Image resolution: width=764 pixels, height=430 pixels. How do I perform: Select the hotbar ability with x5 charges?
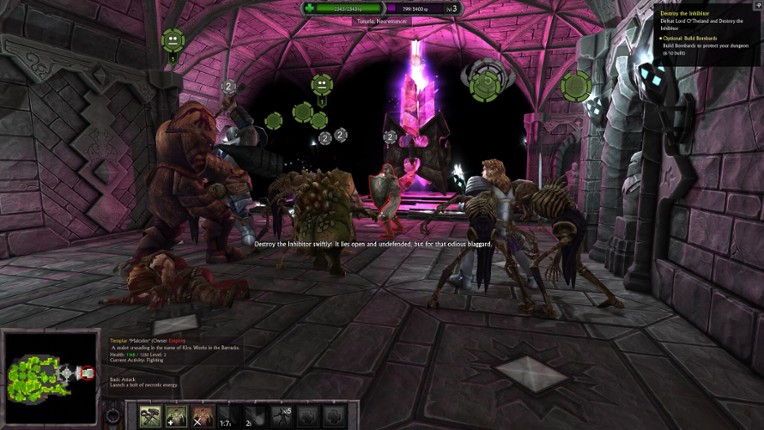point(281,416)
